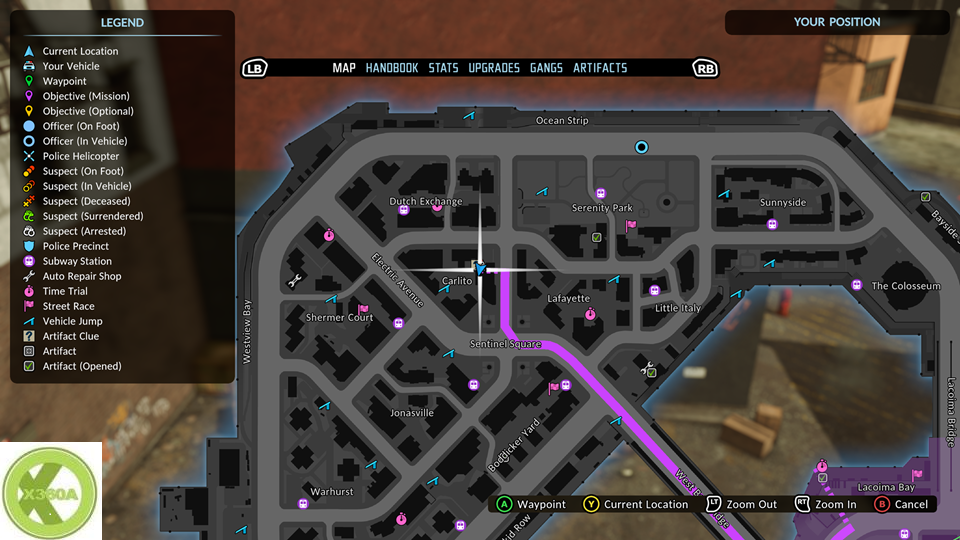This screenshot has width=960, height=540.
Task: Go to the Gangs tab
Action: (x=546, y=68)
